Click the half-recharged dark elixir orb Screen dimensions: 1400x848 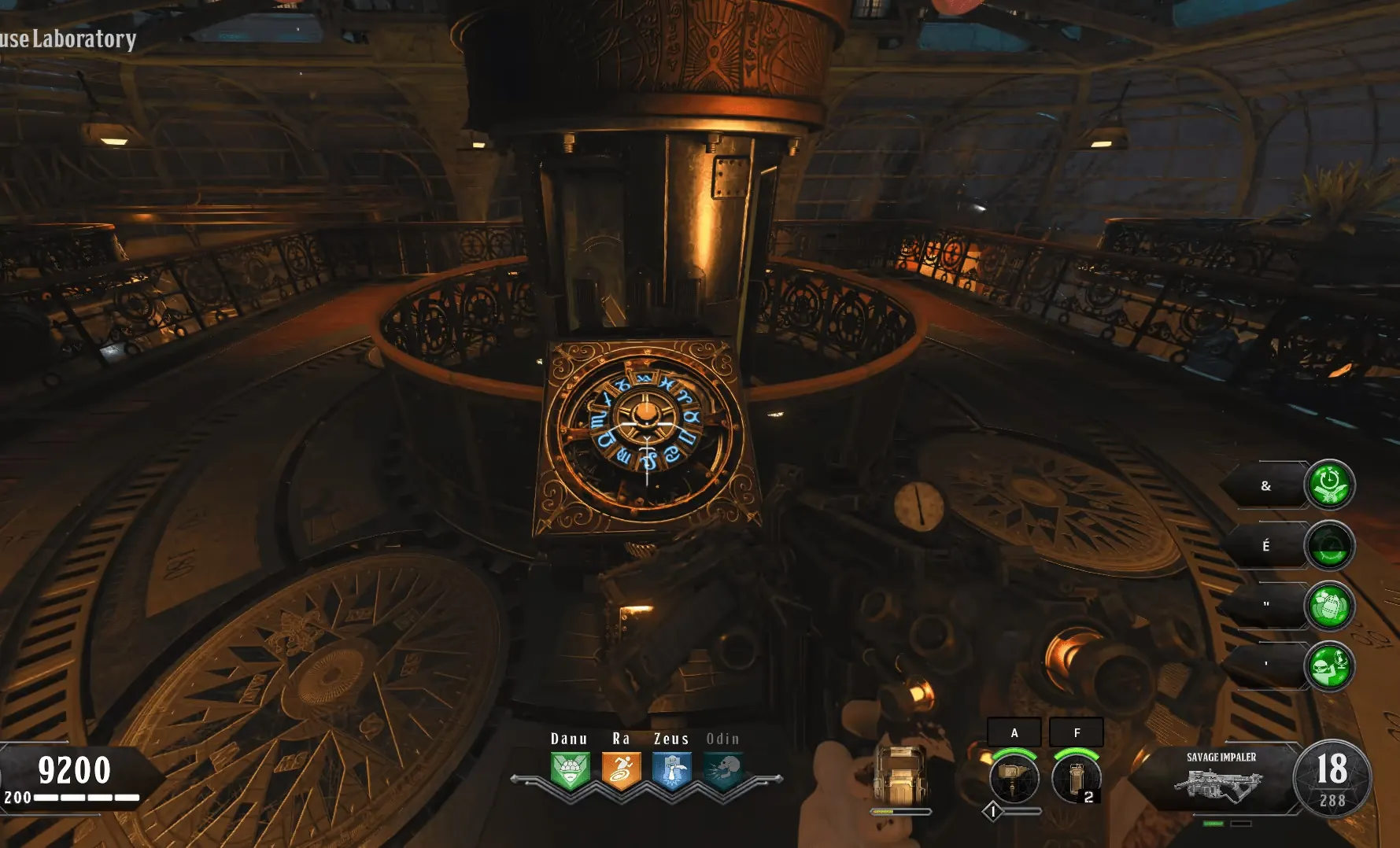(x=1329, y=545)
